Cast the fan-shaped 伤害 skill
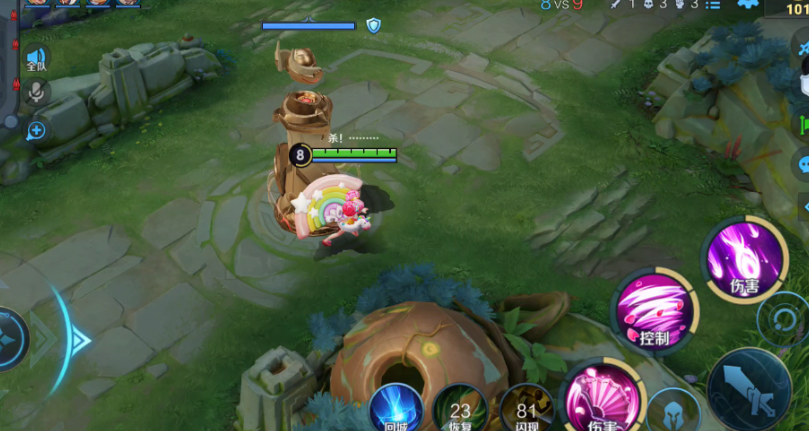This screenshot has height=431, width=809. coord(602,402)
